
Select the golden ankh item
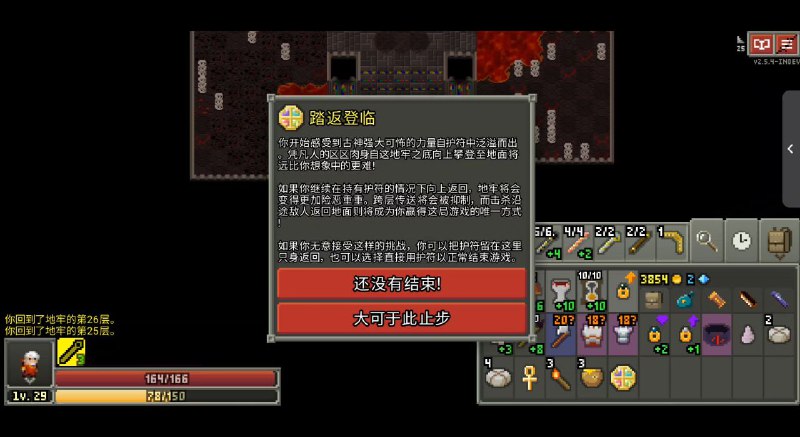[x=529, y=380]
